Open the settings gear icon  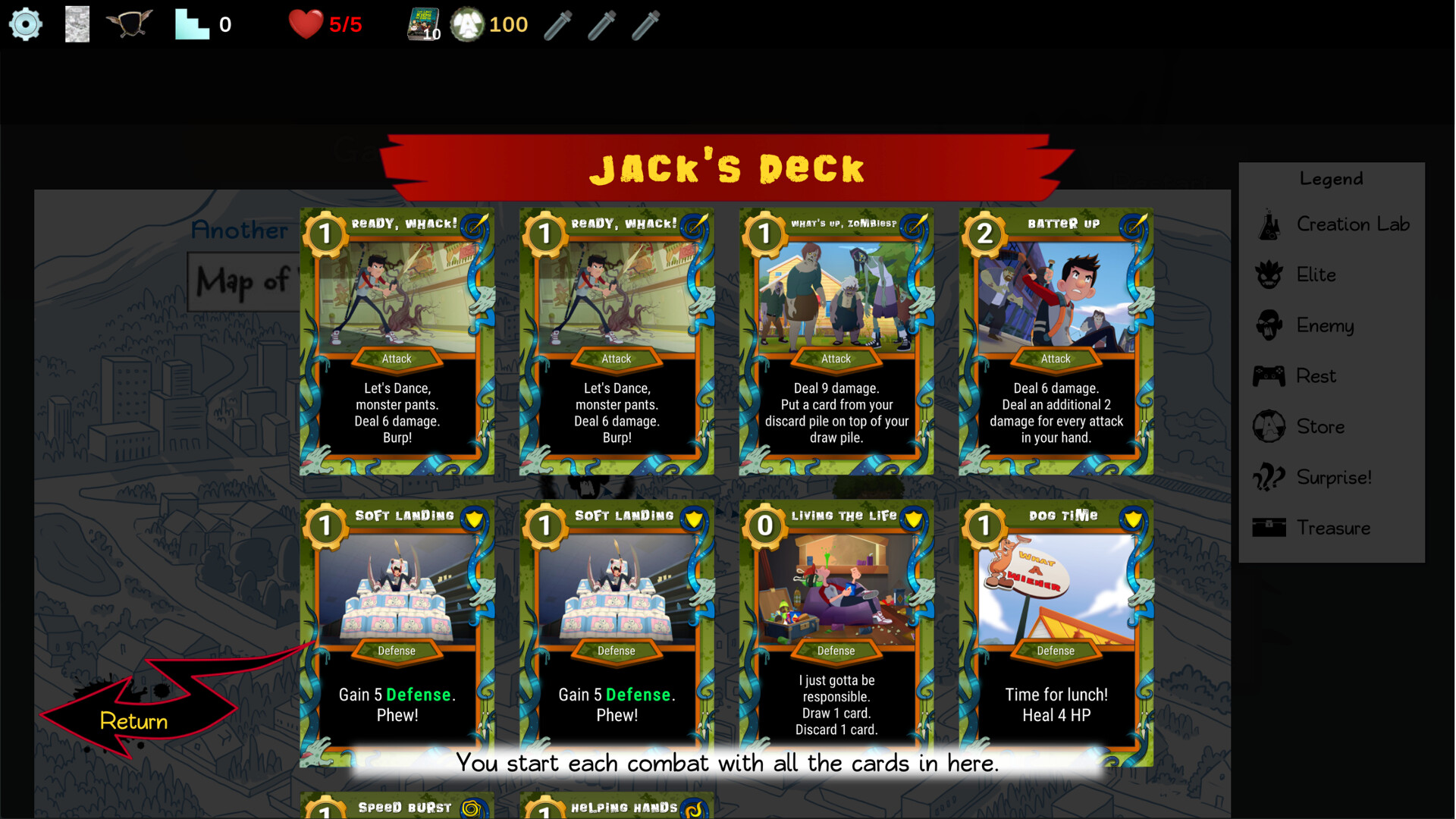coord(25,24)
